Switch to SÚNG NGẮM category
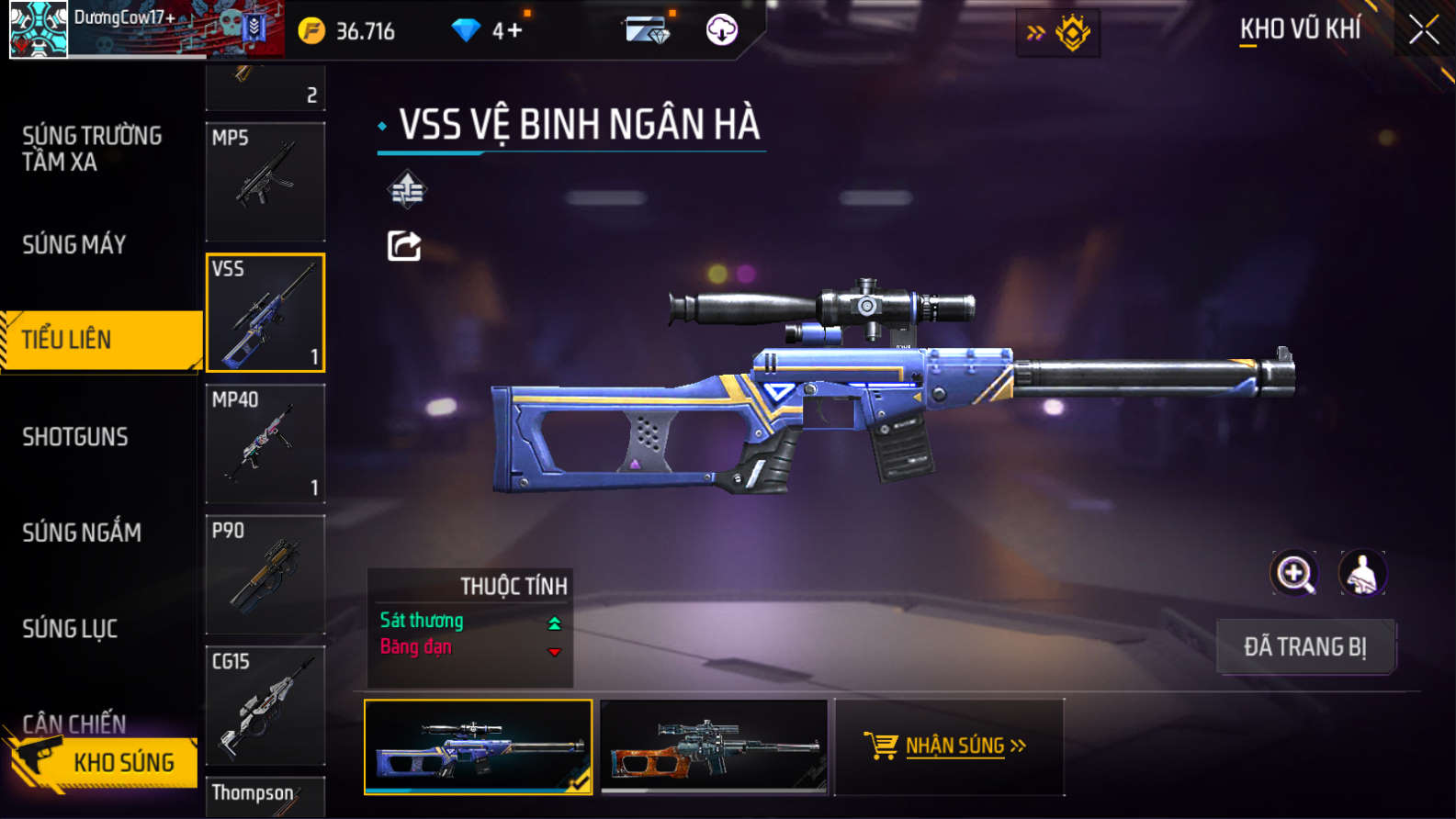The width and height of the screenshot is (1456, 819). [82, 533]
